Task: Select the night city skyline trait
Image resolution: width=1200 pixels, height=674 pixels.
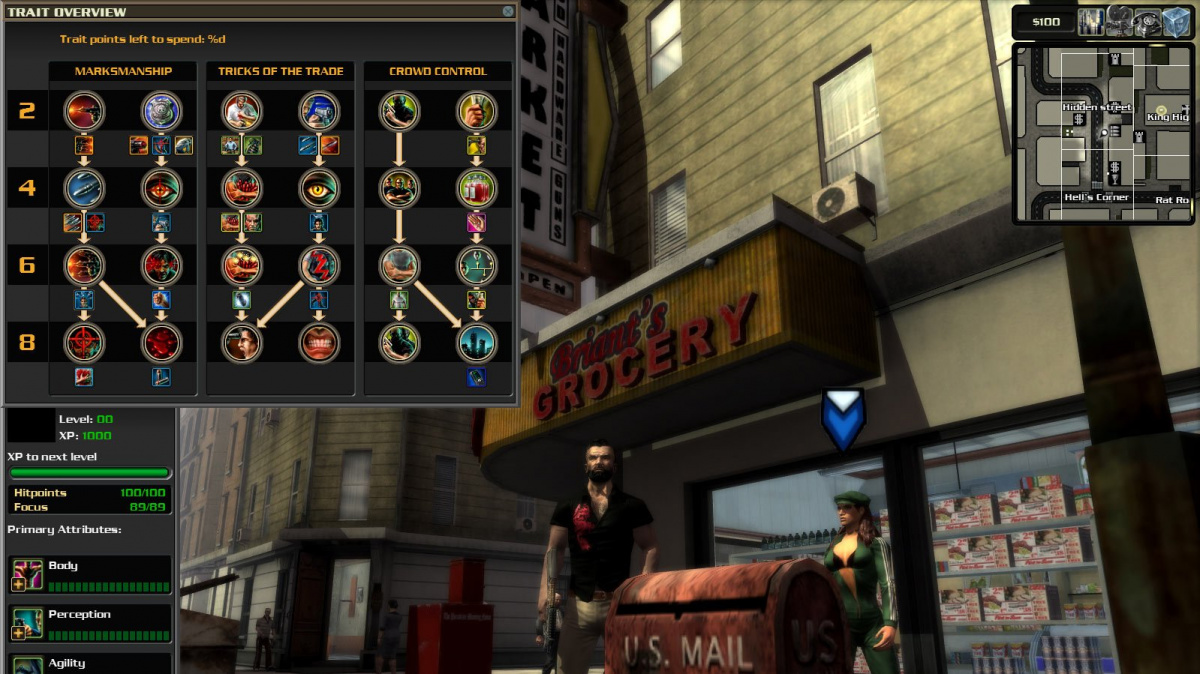Action: click(x=477, y=342)
